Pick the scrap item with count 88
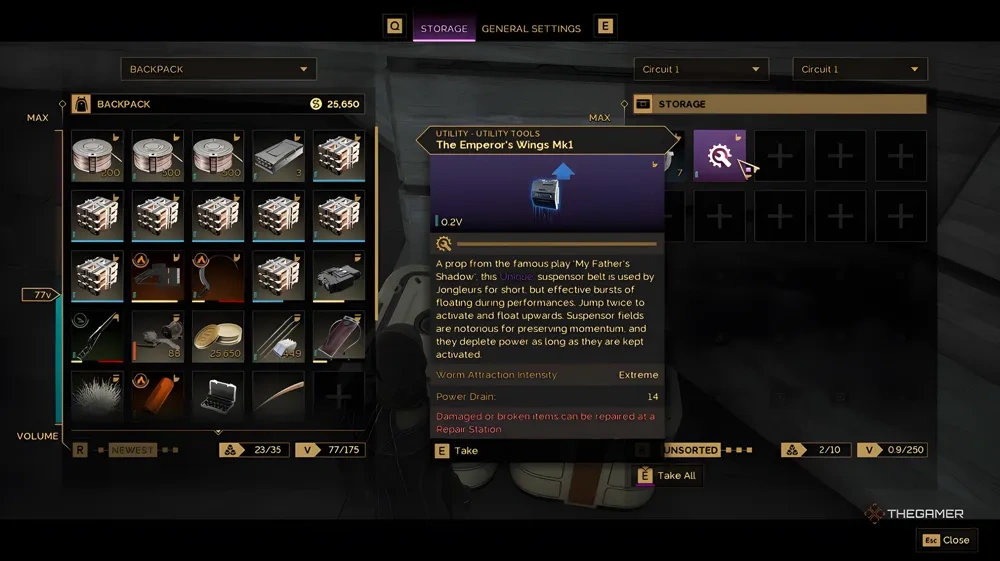 [158, 335]
